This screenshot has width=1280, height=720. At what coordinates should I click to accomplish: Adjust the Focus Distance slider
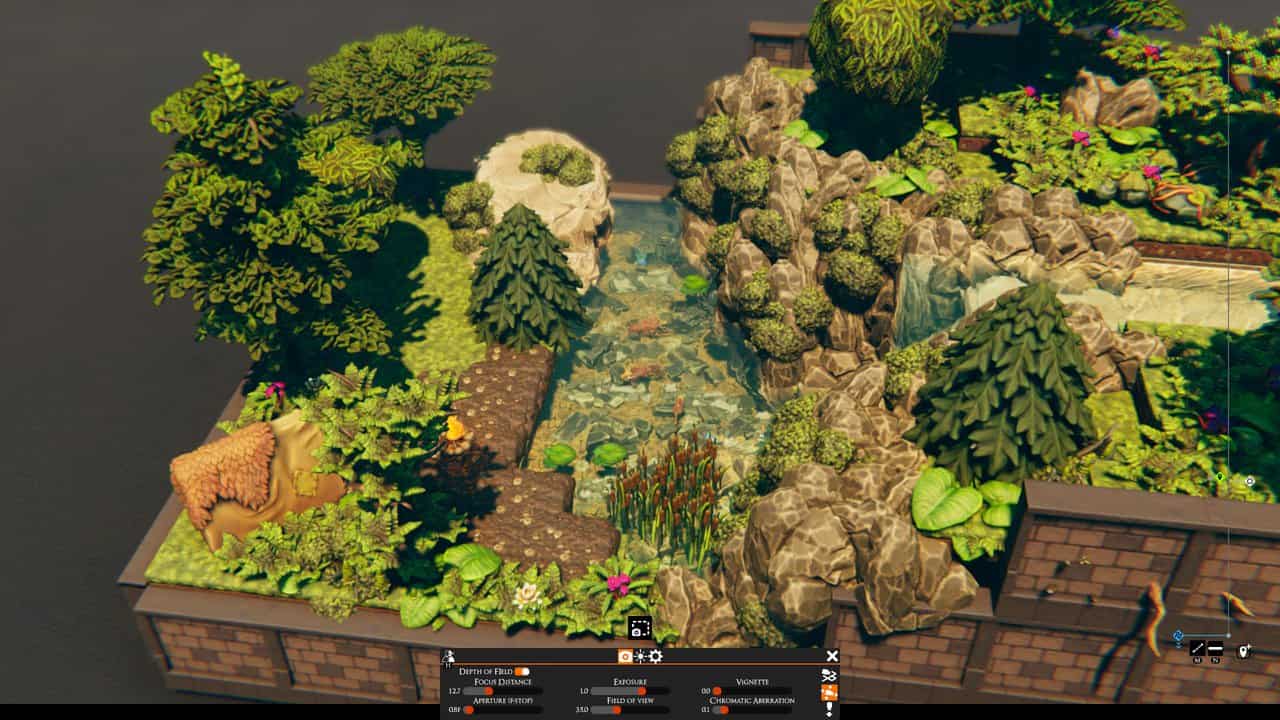pos(488,691)
